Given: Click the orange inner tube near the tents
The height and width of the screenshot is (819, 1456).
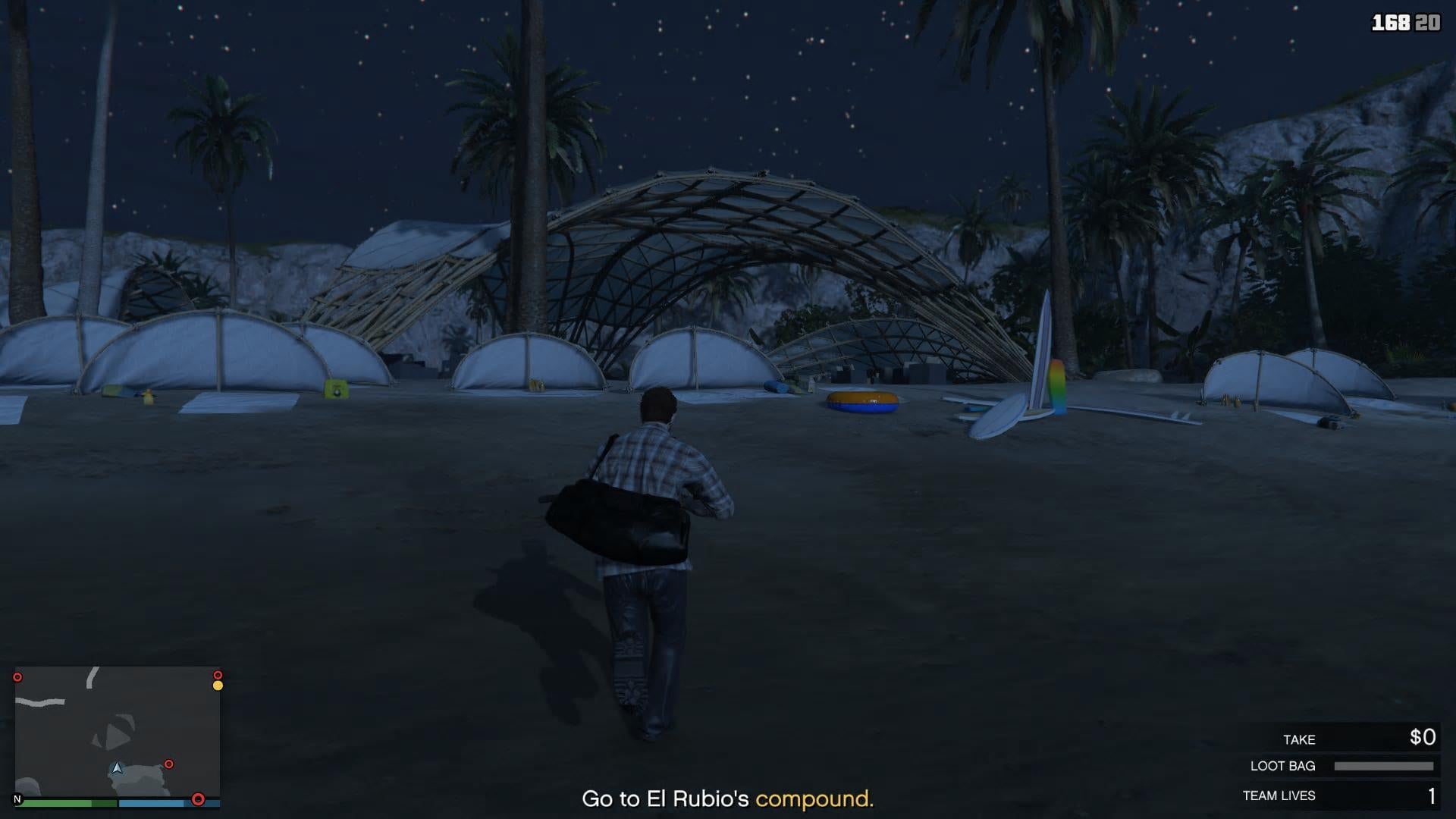Looking at the screenshot, I should coord(861,402).
